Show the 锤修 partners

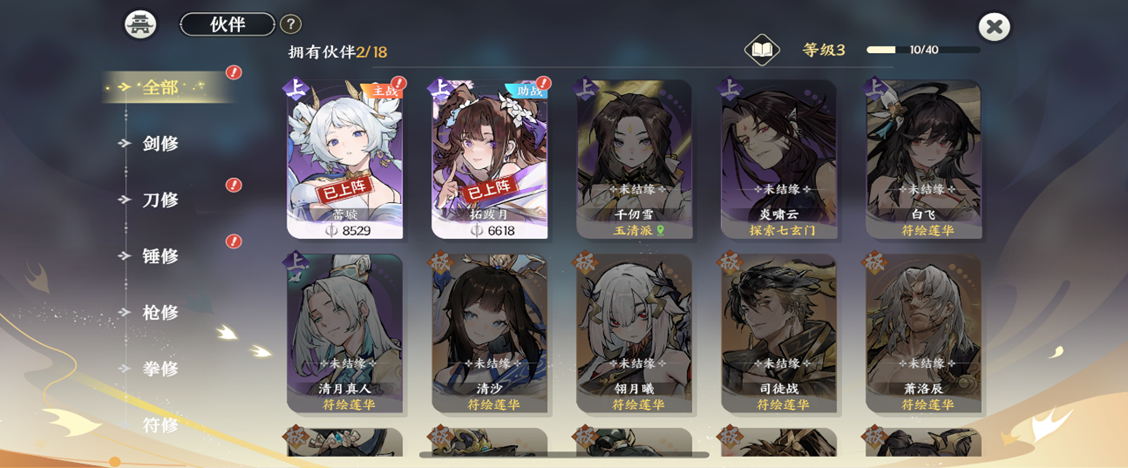coord(160,256)
